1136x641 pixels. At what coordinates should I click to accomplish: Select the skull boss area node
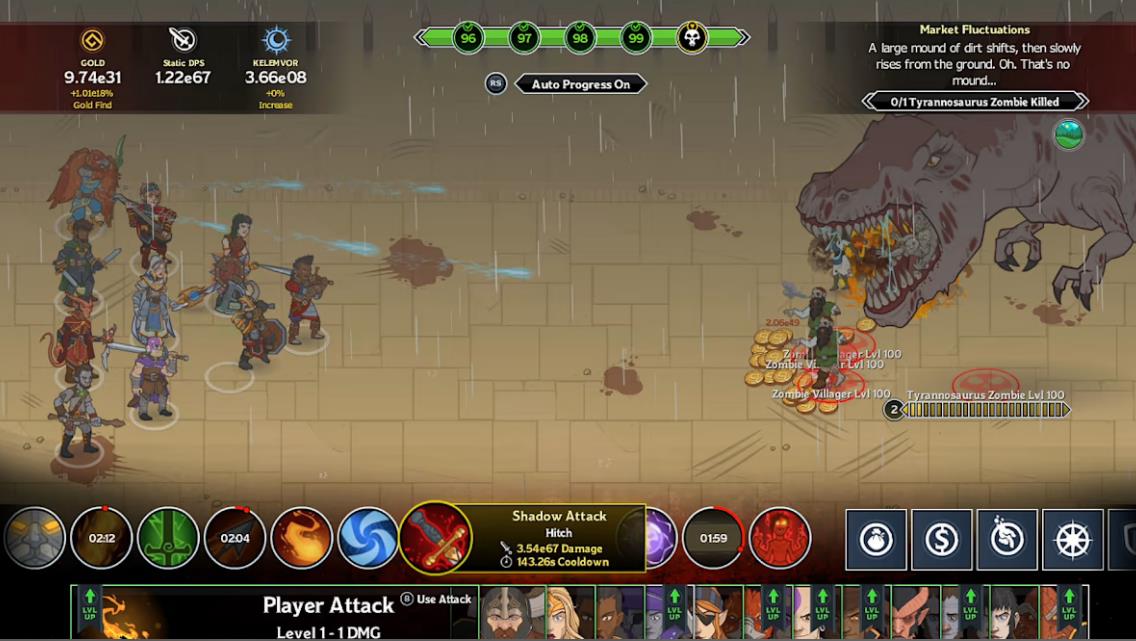coord(692,38)
